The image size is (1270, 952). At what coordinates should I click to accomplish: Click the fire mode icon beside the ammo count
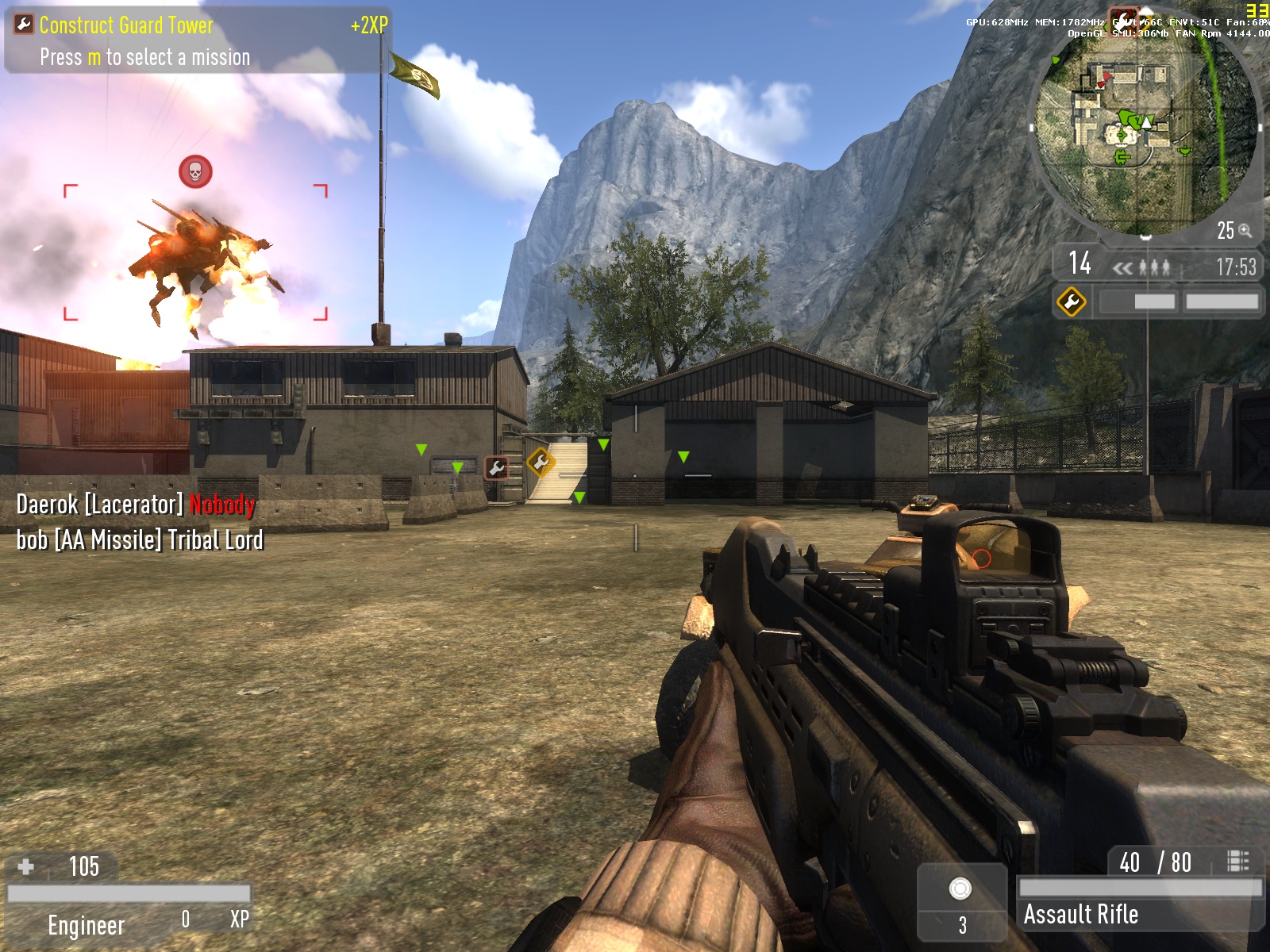click(1237, 861)
